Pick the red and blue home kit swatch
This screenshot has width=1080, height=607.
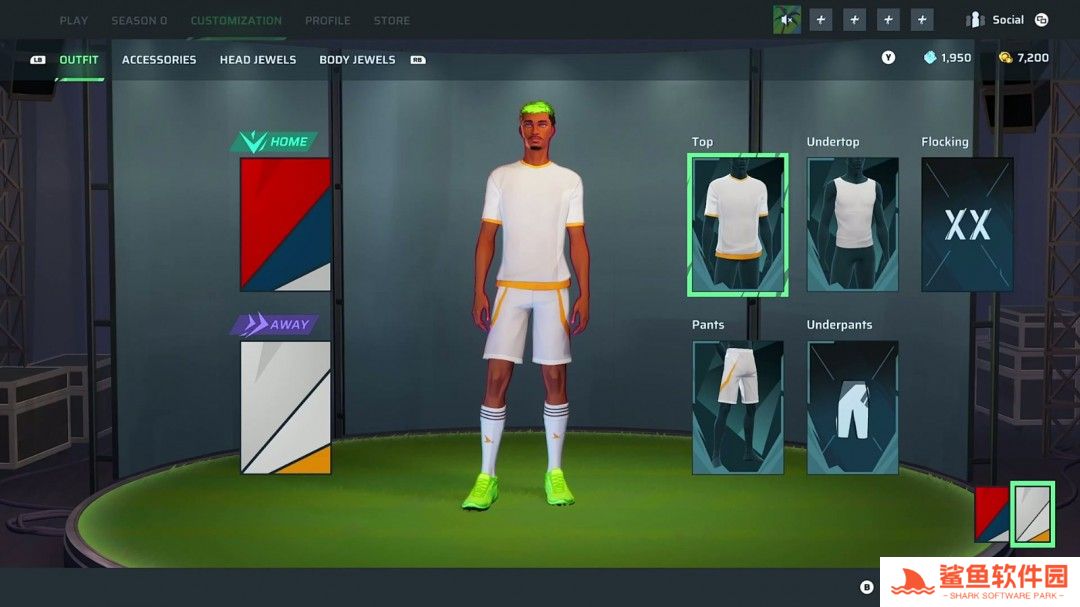(991, 514)
